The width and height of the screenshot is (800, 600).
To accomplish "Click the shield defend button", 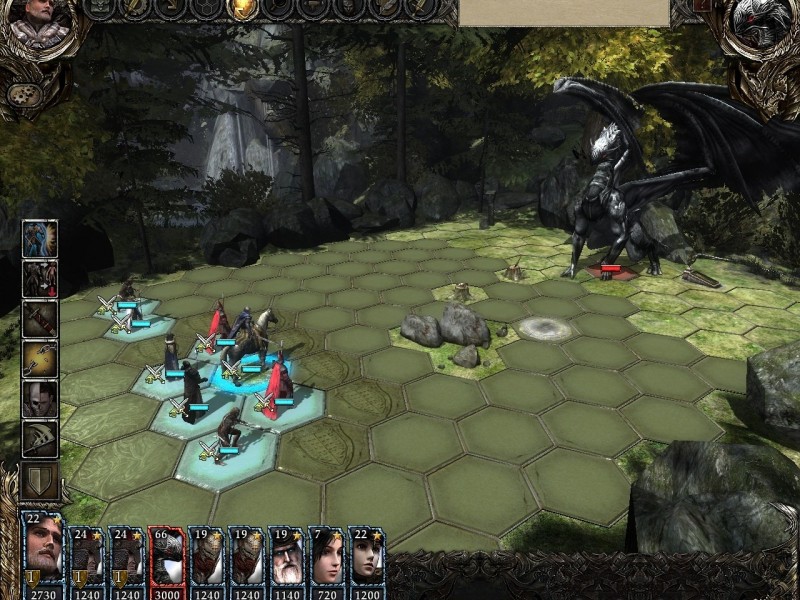I will coord(40,480).
